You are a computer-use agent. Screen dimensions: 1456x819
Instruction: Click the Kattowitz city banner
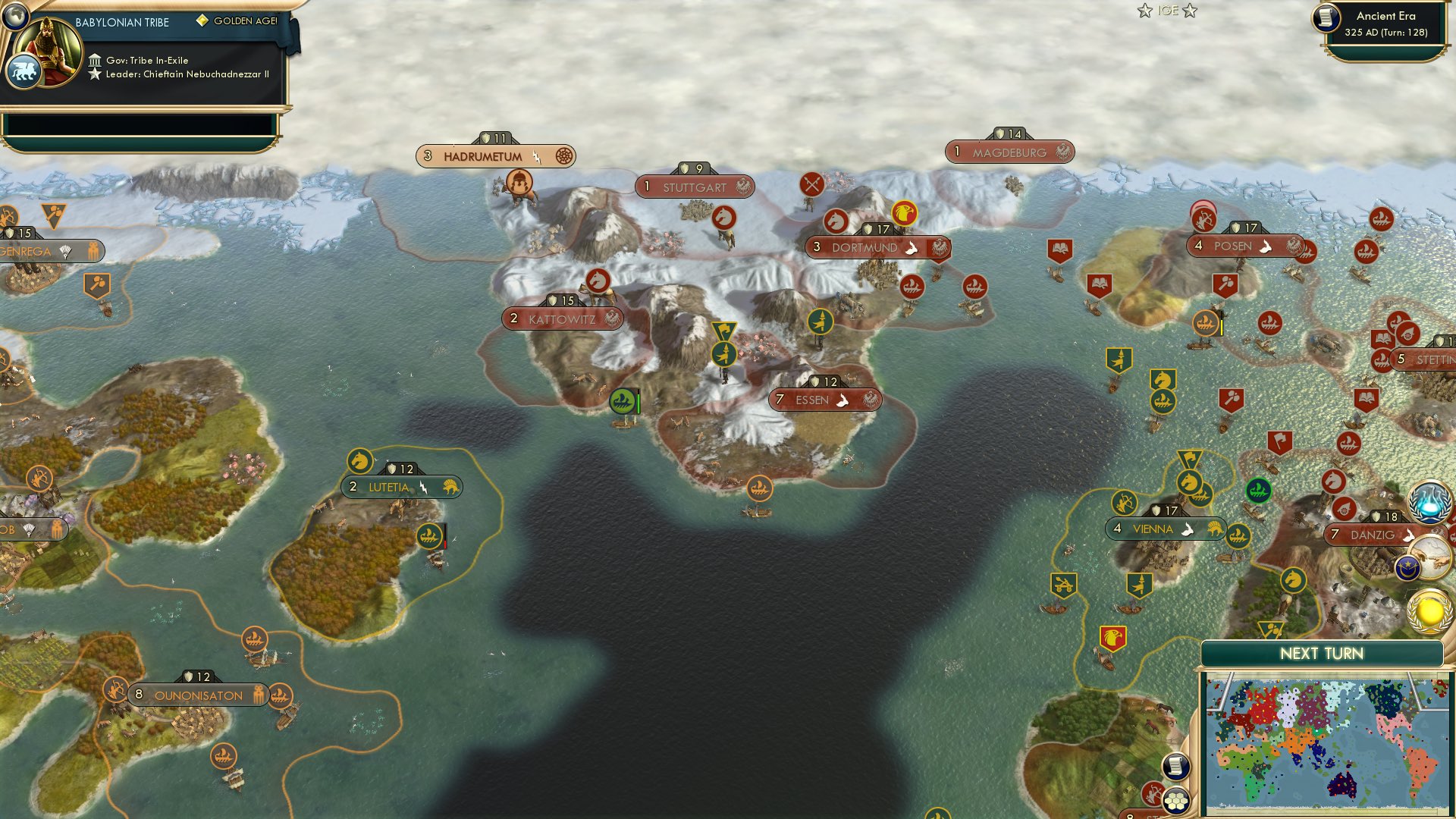click(x=563, y=319)
